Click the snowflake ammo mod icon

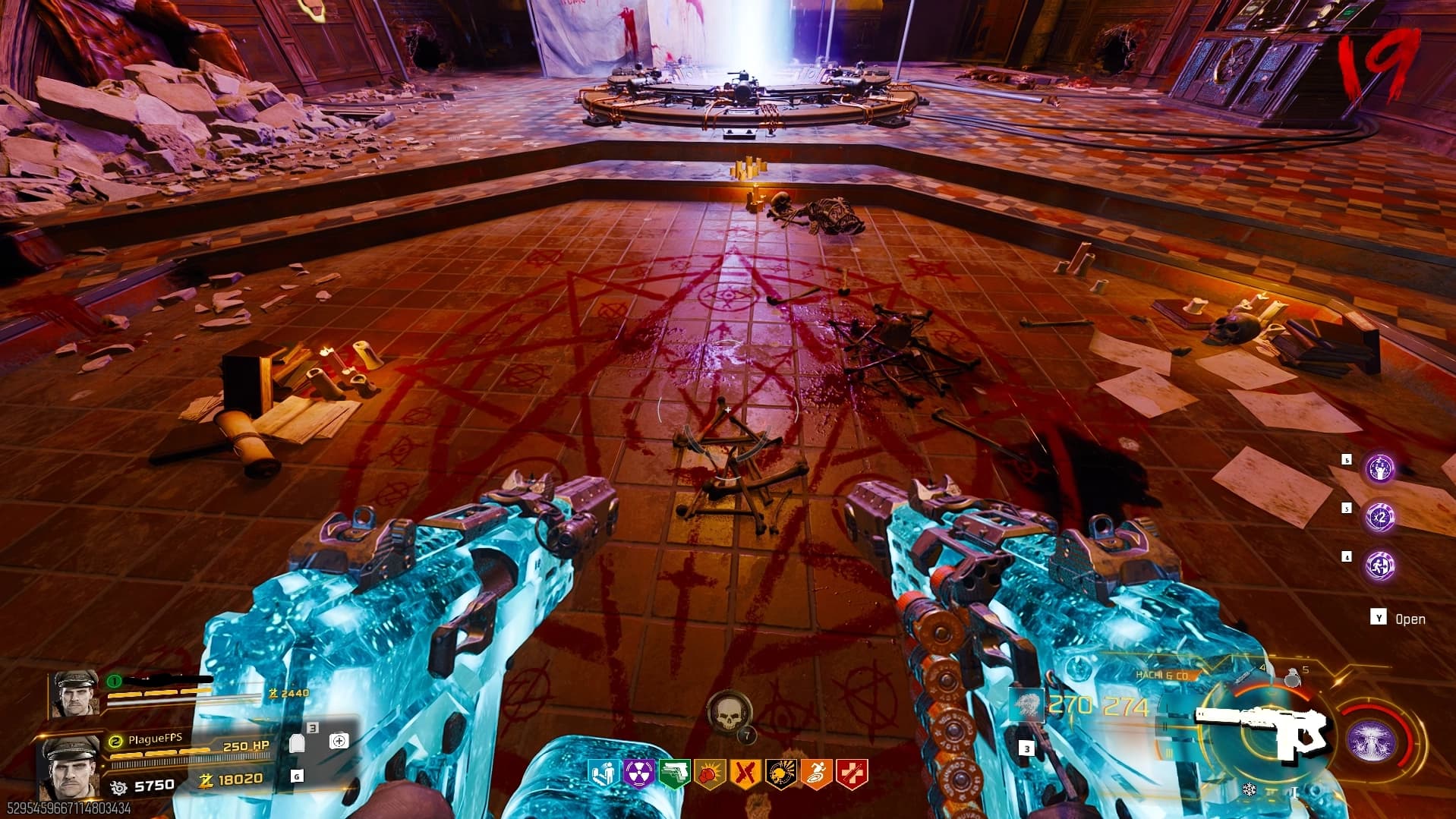1249,790
